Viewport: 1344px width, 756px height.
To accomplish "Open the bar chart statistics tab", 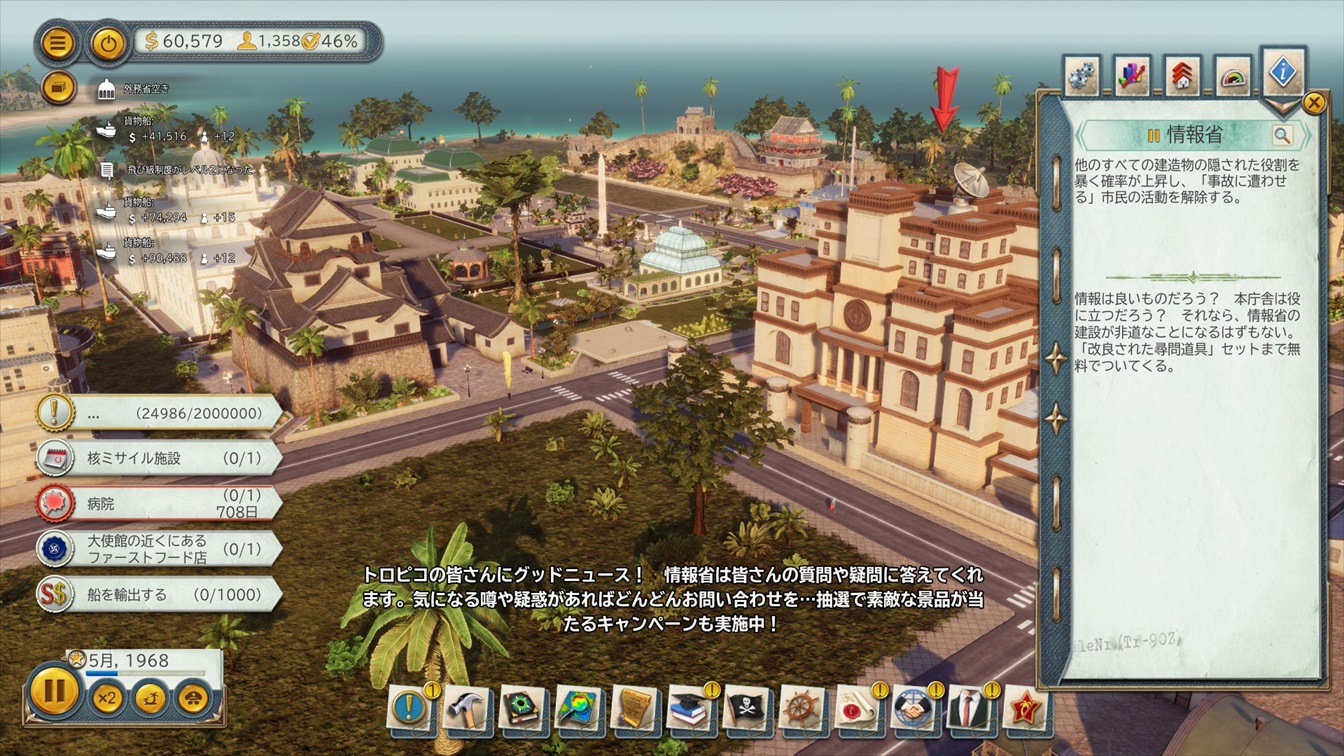I will click(1132, 76).
